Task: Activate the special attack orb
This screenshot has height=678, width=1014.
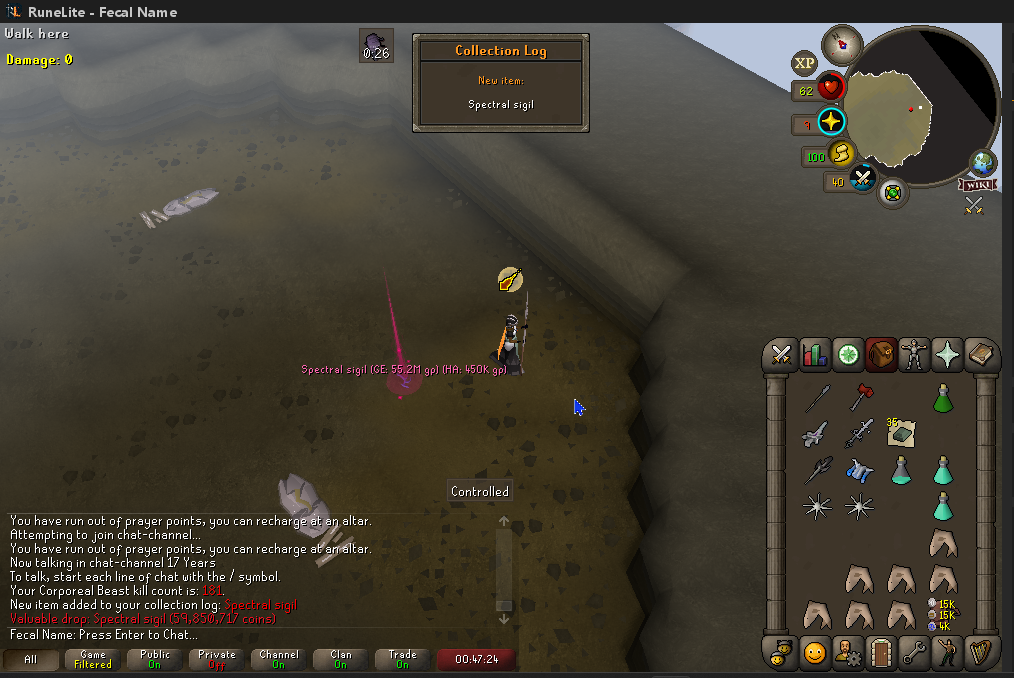Action: tap(862, 180)
